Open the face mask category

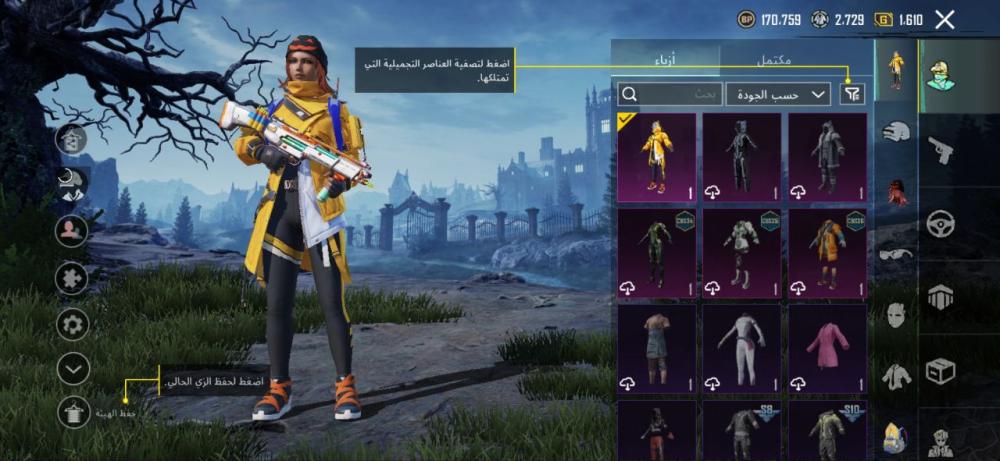tap(896, 316)
